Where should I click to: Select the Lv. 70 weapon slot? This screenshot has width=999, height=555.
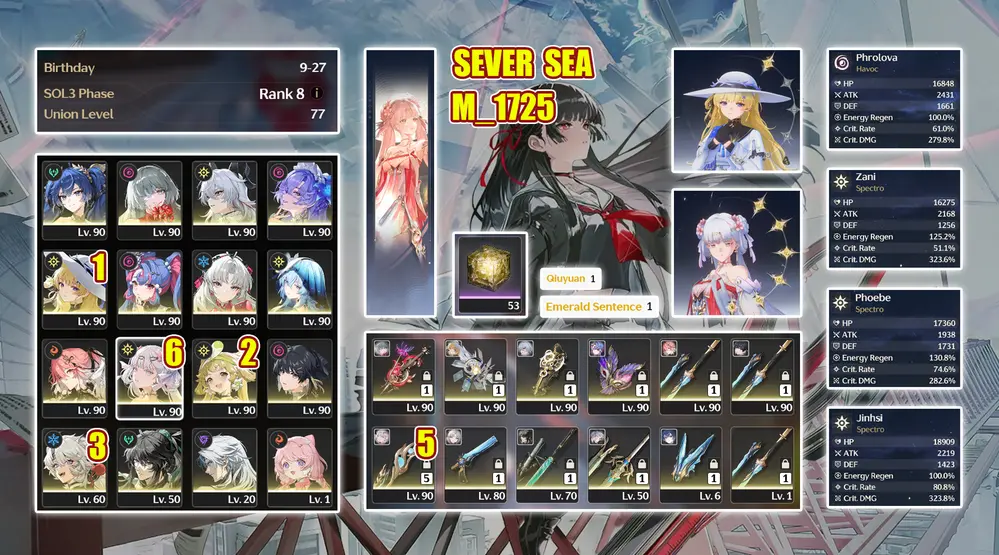pyautogui.click(x=546, y=464)
